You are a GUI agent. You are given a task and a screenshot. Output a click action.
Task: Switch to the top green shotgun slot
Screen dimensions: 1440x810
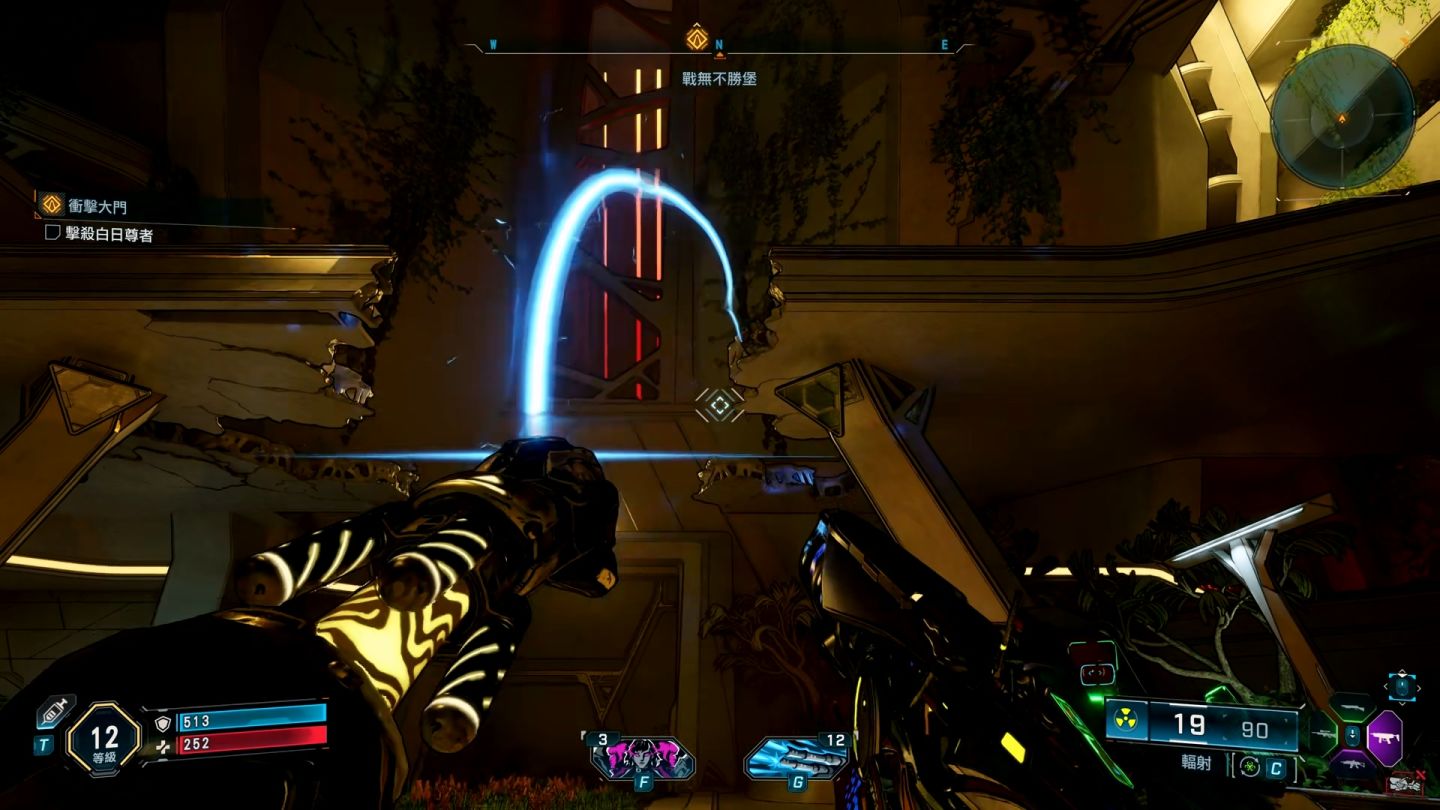coord(1352,708)
